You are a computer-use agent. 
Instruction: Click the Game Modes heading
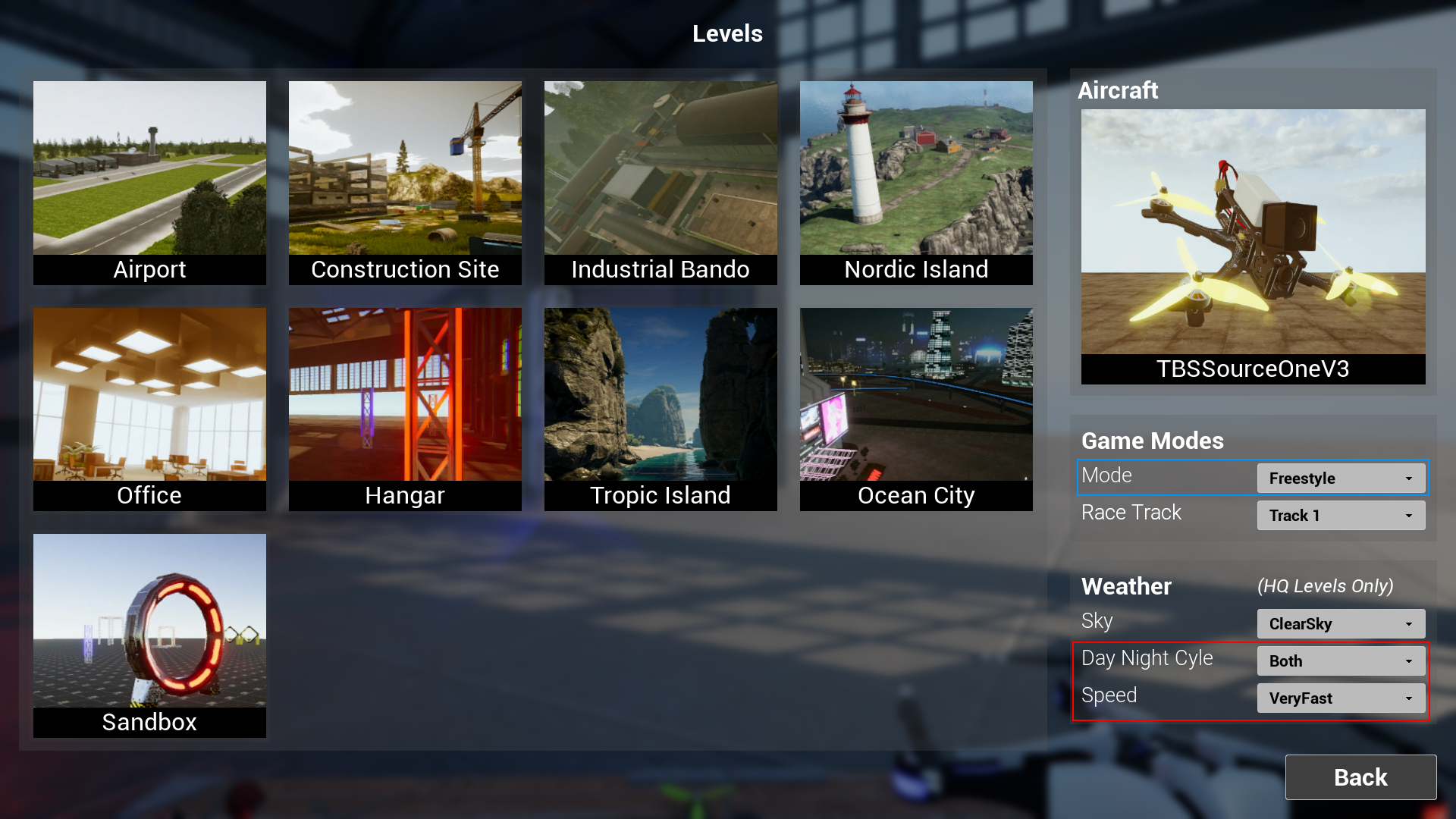(x=1153, y=441)
